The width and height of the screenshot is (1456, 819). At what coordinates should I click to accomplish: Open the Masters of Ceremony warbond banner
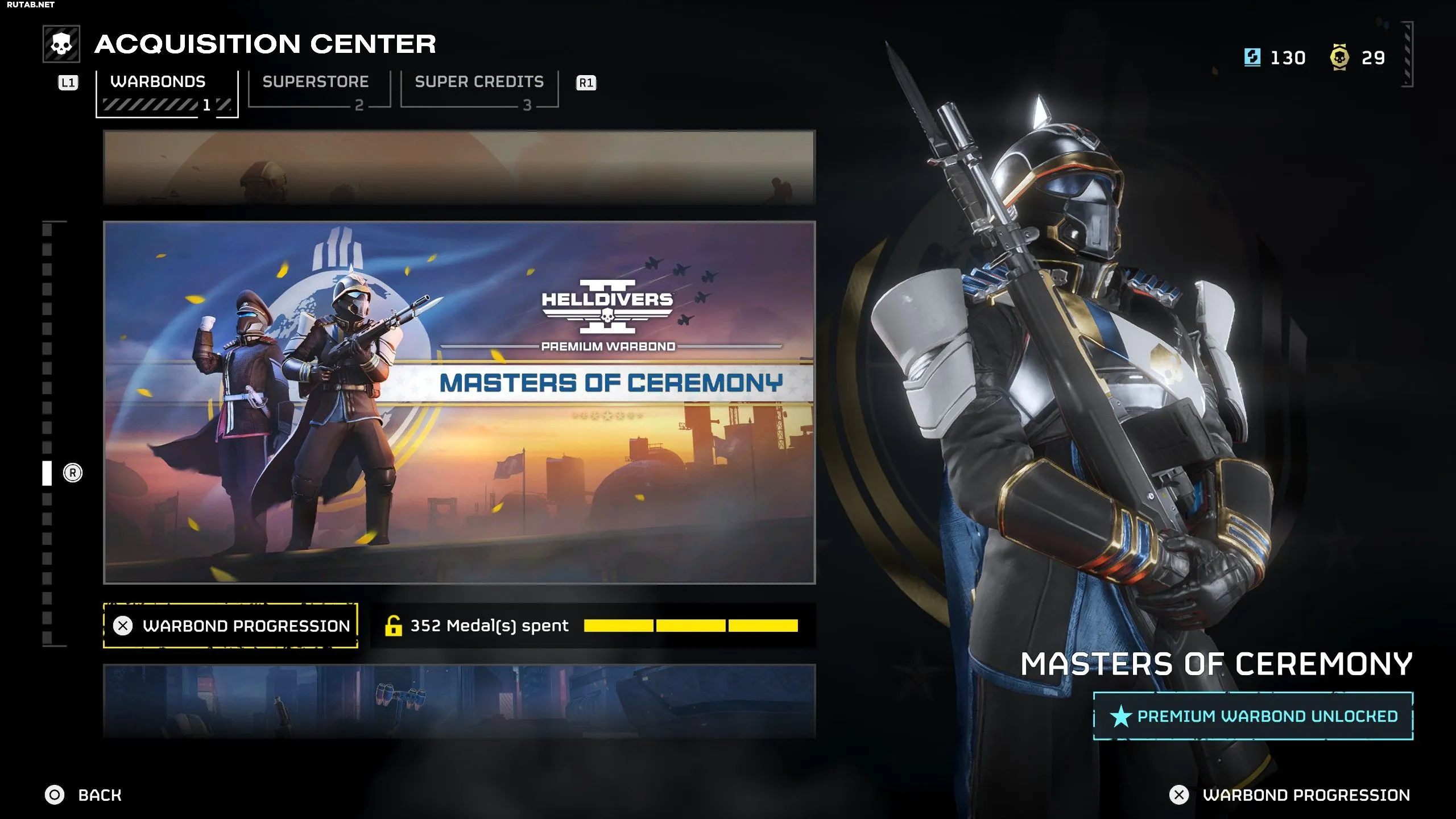459,402
